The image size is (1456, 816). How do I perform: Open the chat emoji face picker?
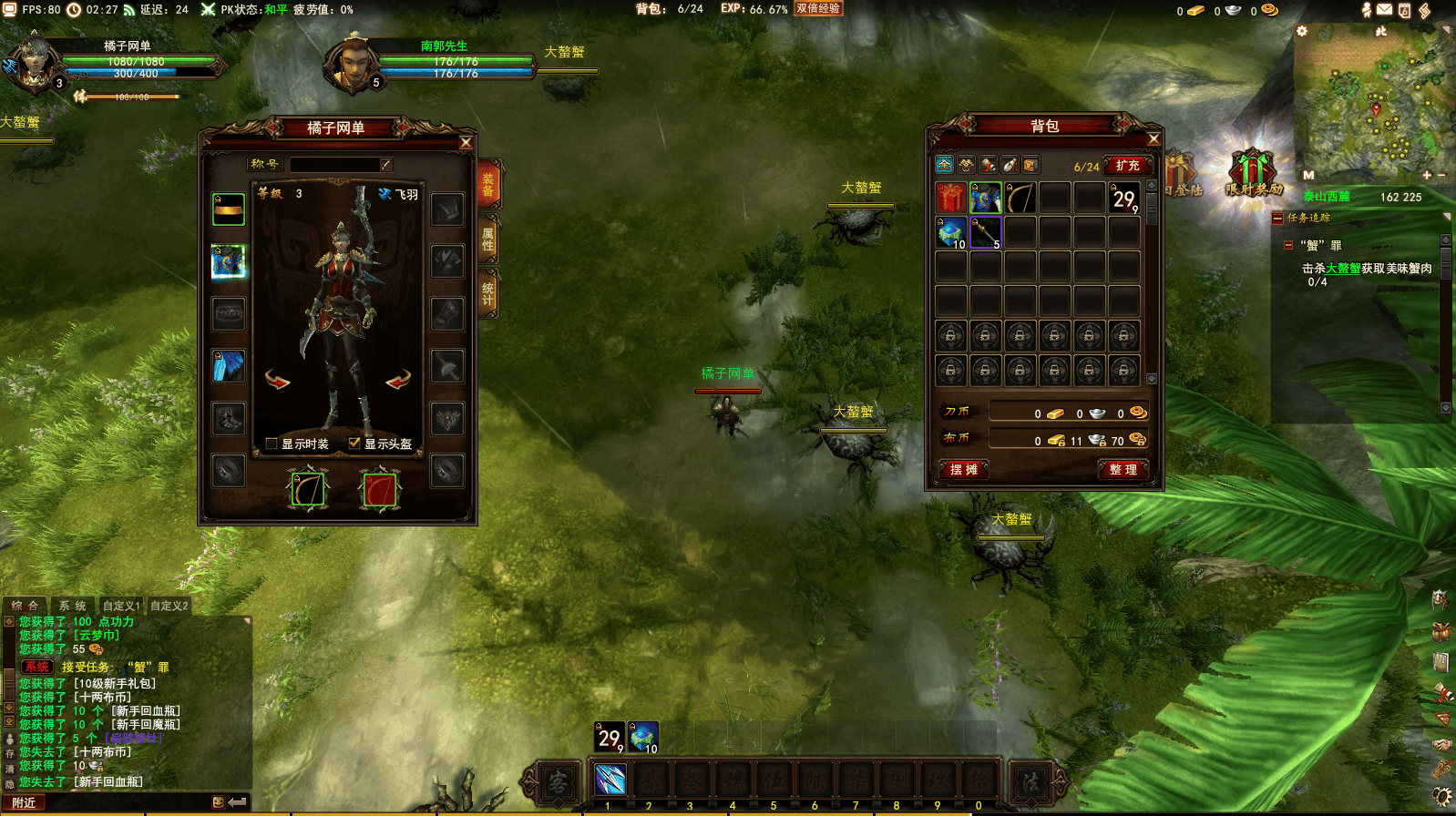click(x=218, y=802)
